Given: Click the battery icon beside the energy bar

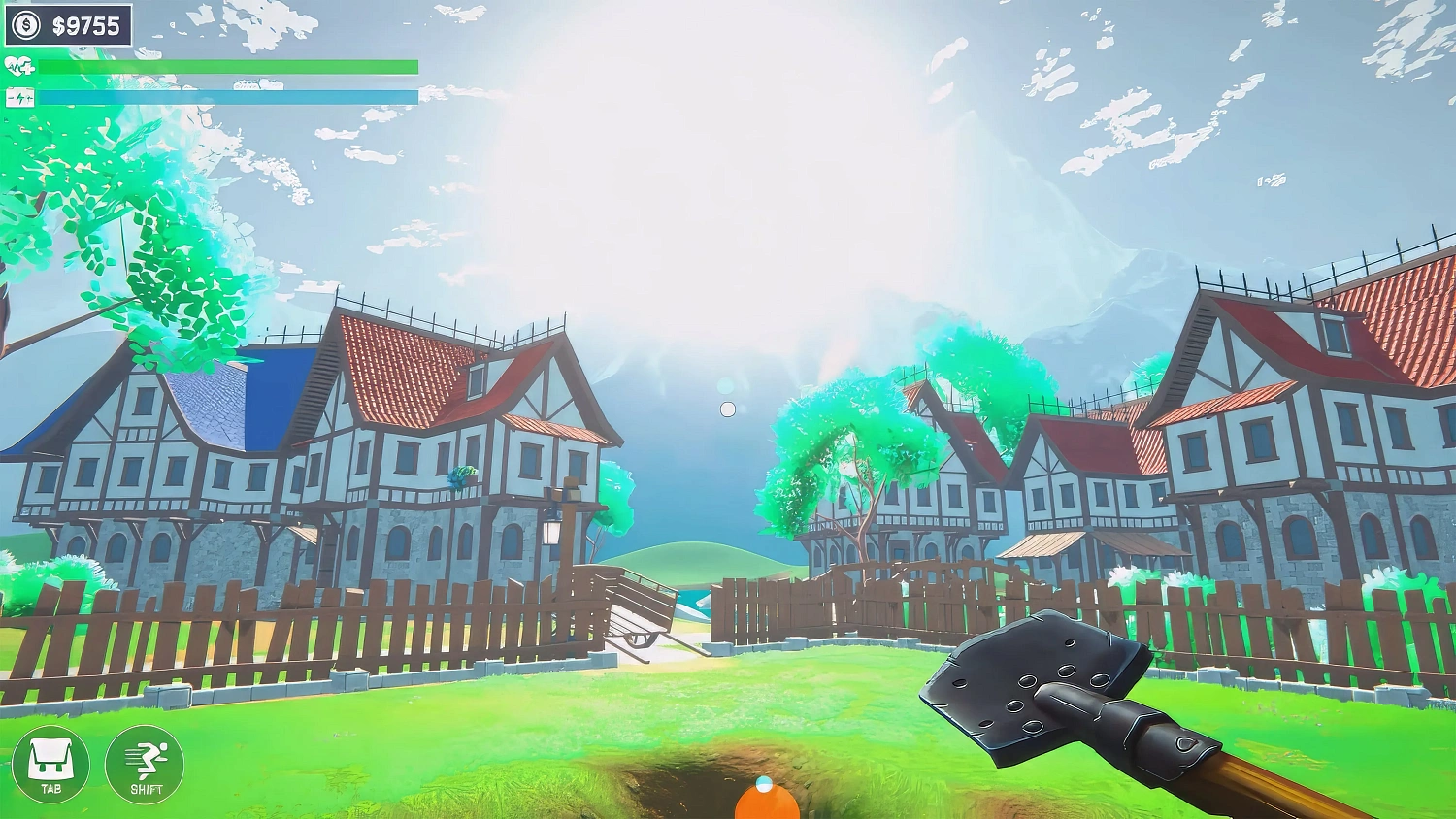Looking at the screenshot, I should 19,96.
